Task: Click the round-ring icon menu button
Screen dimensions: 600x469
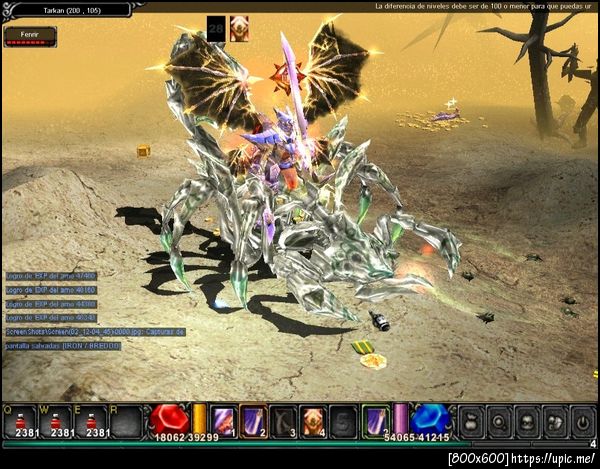Action: [500, 420]
